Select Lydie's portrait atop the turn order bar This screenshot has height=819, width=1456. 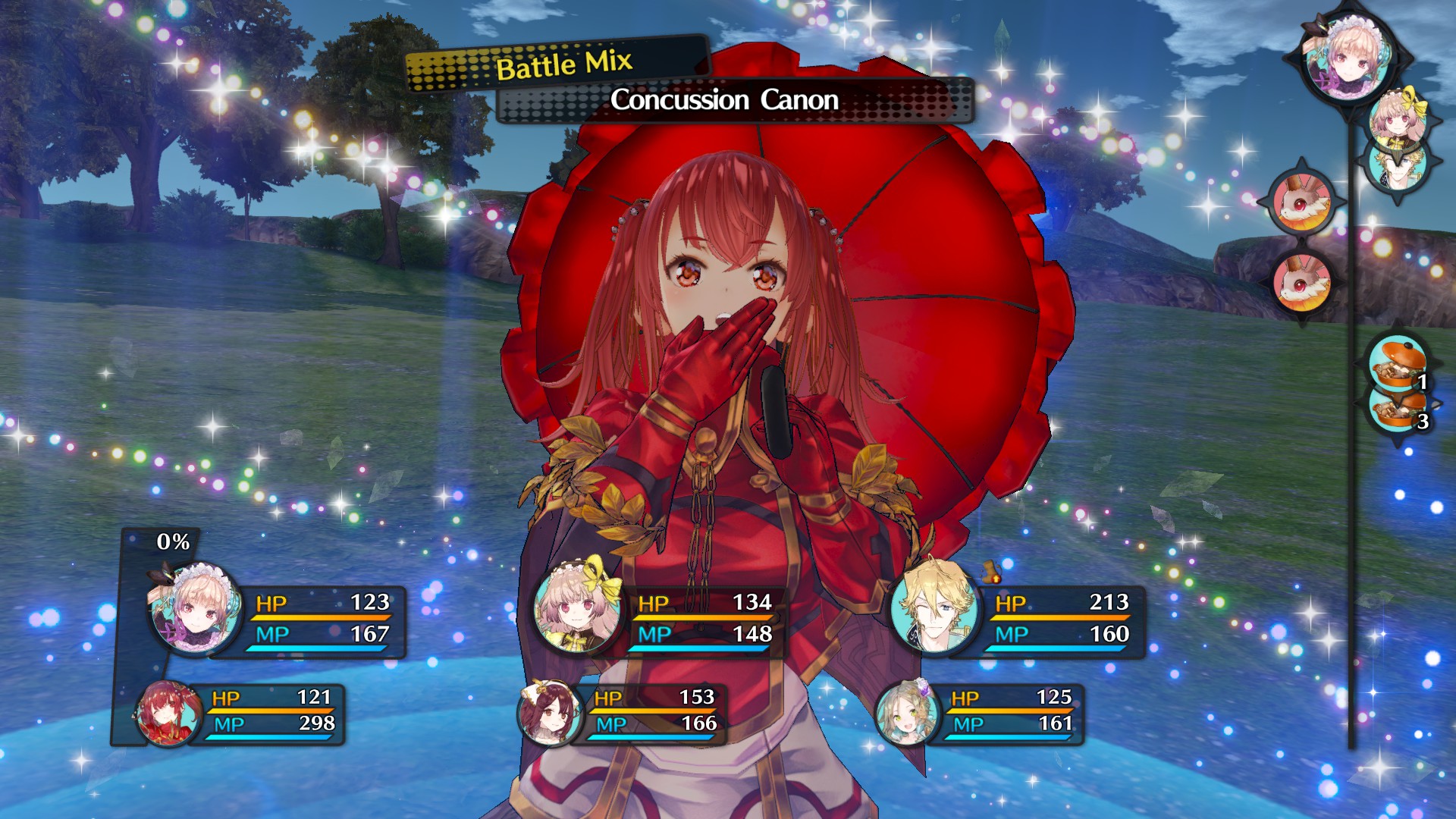tap(1348, 58)
